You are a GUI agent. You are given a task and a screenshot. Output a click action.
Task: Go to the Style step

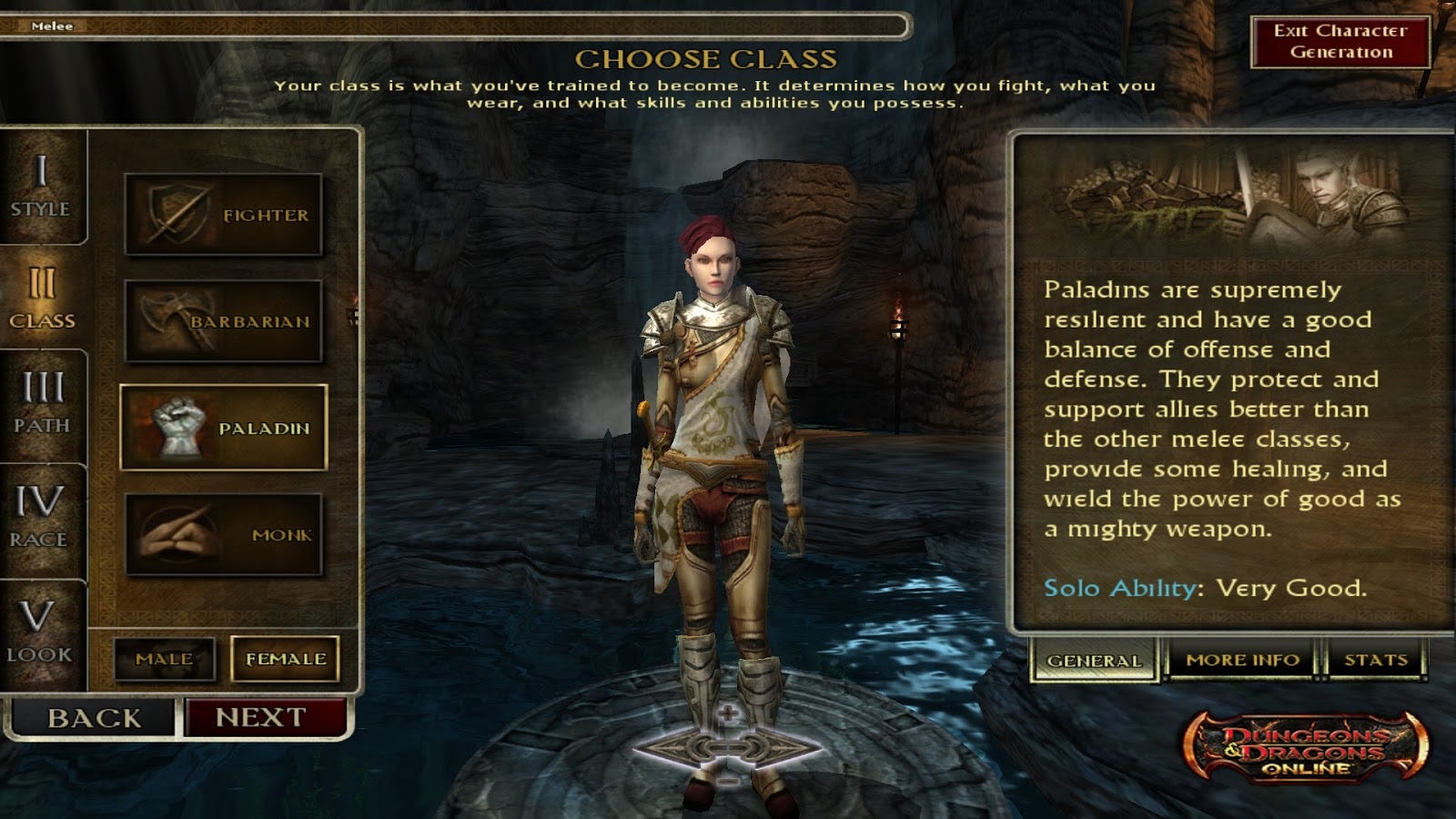(41, 187)
